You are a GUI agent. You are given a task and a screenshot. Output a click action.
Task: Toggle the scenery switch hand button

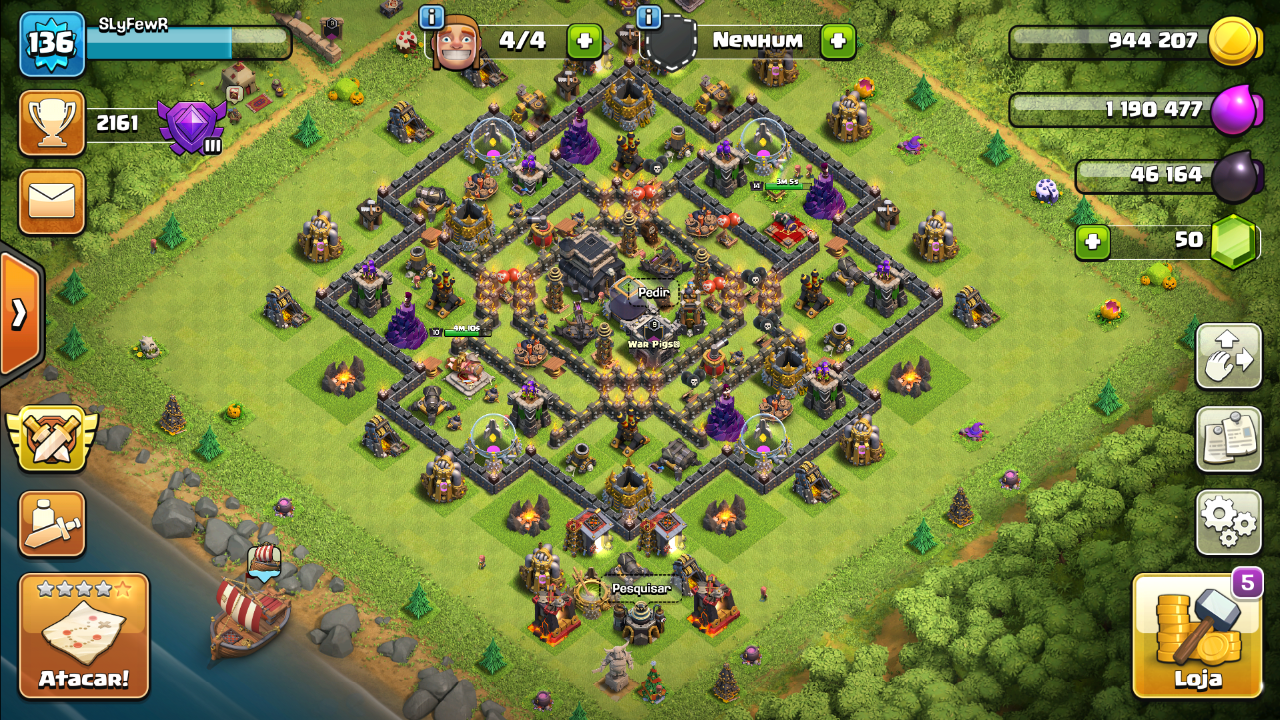click(1229, 356)
